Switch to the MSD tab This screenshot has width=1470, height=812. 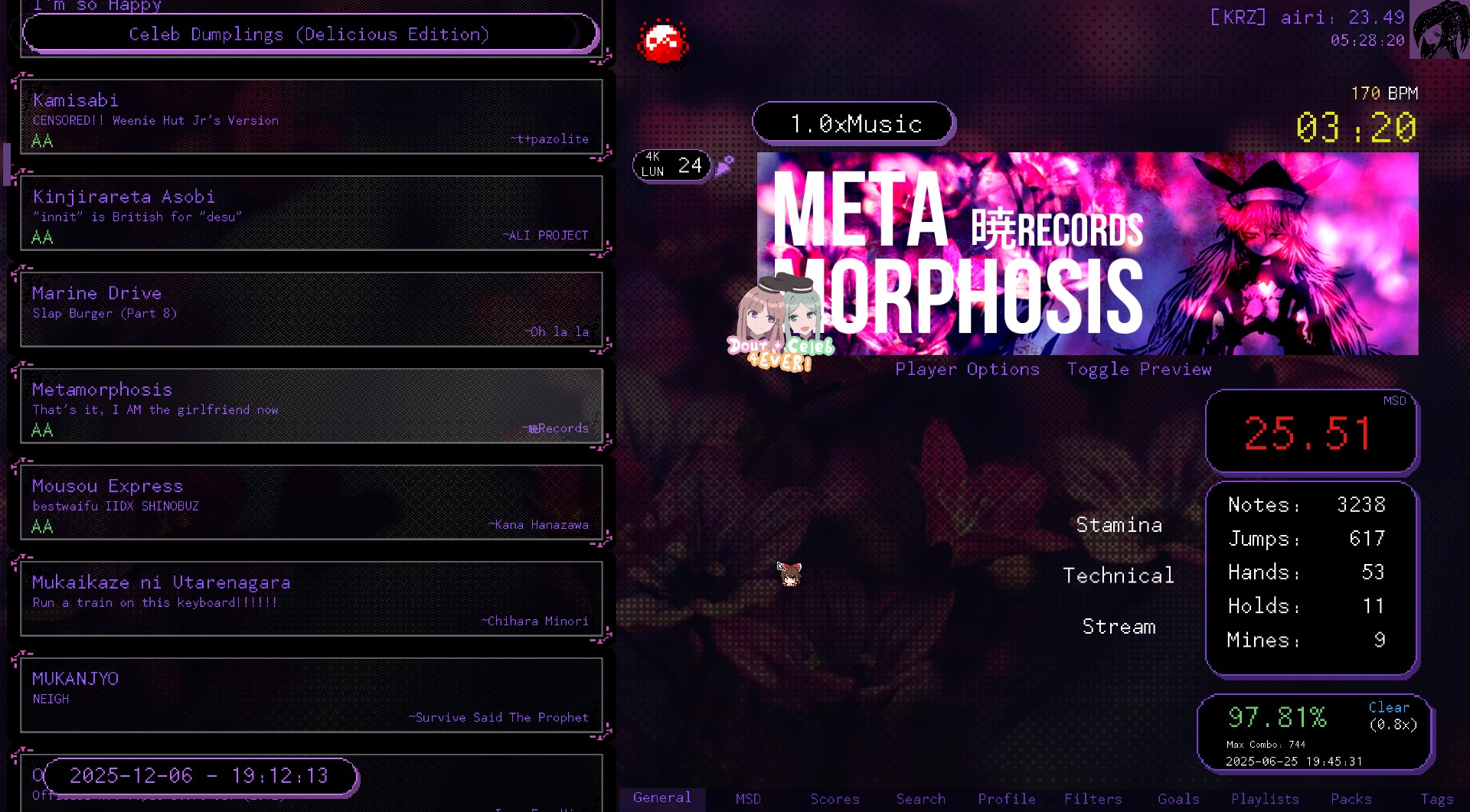[x=748, y=799]
